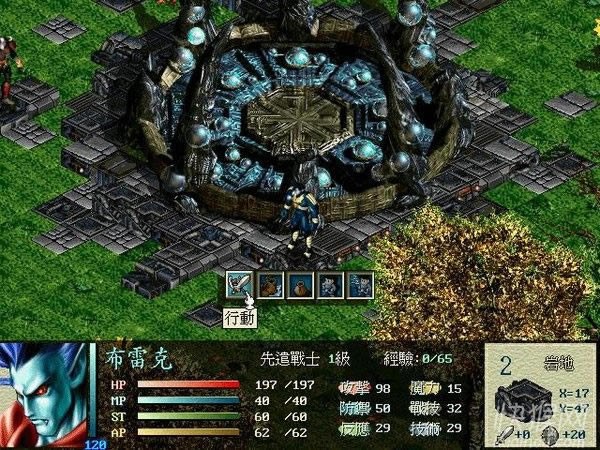Pick the resting figure icon at row's end
The image size is (600, 450).
click(x=360, y=284)
